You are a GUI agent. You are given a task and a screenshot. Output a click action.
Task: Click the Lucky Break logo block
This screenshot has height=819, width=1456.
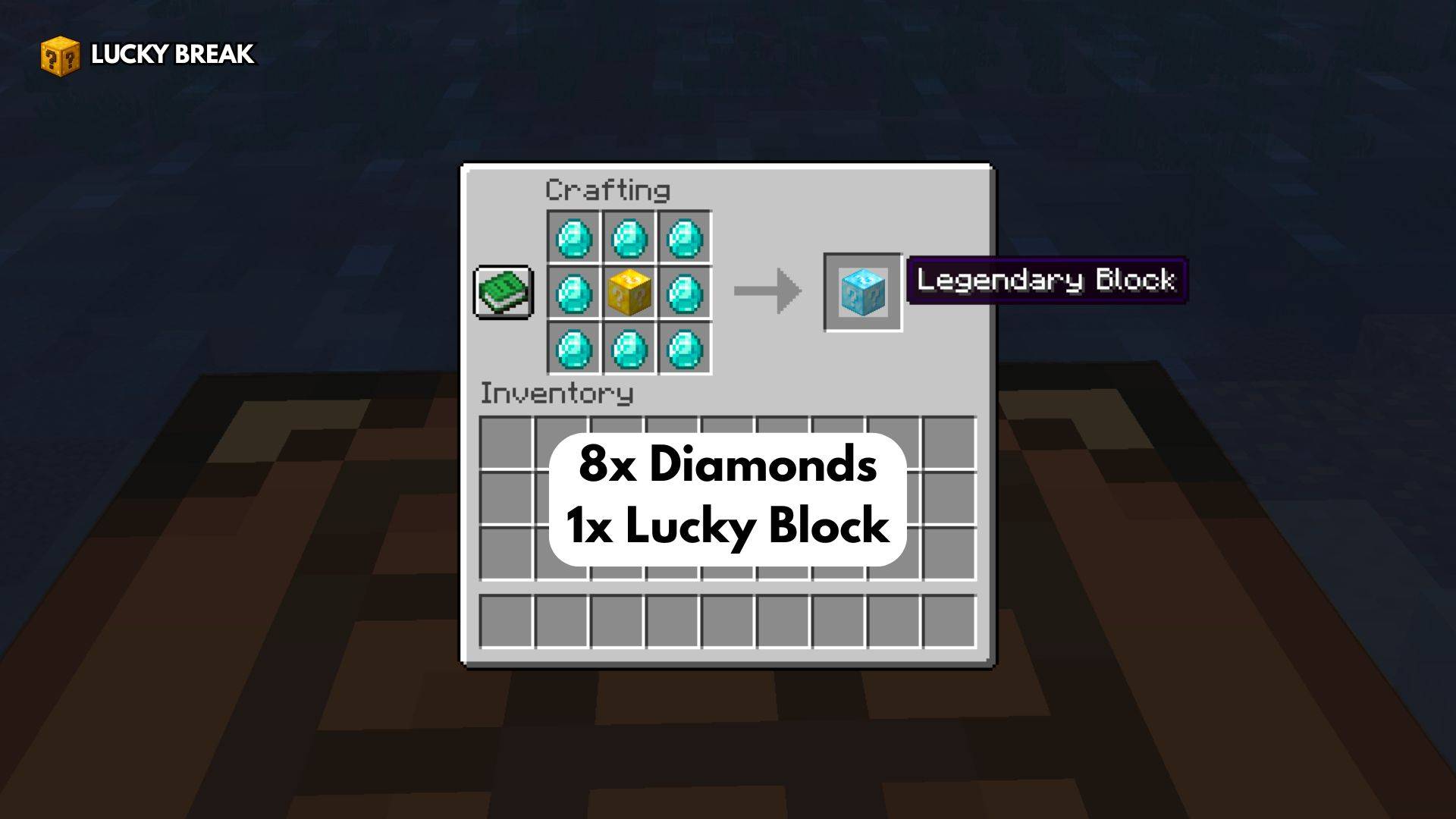(61, 55)
